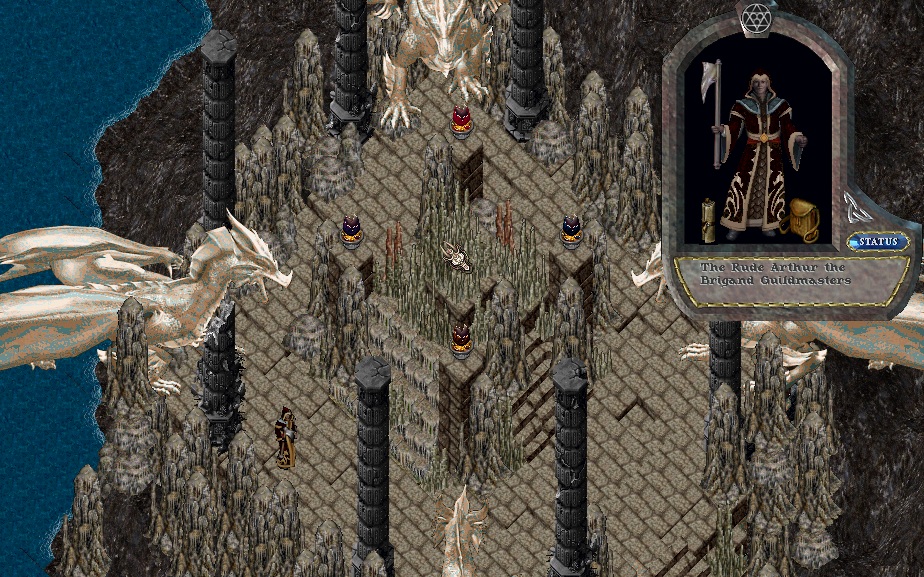Click the hexagram emblem atop the paperdoll
This screenshot has width=924, height=577.
pyautogui.click(x=755, y=17)
